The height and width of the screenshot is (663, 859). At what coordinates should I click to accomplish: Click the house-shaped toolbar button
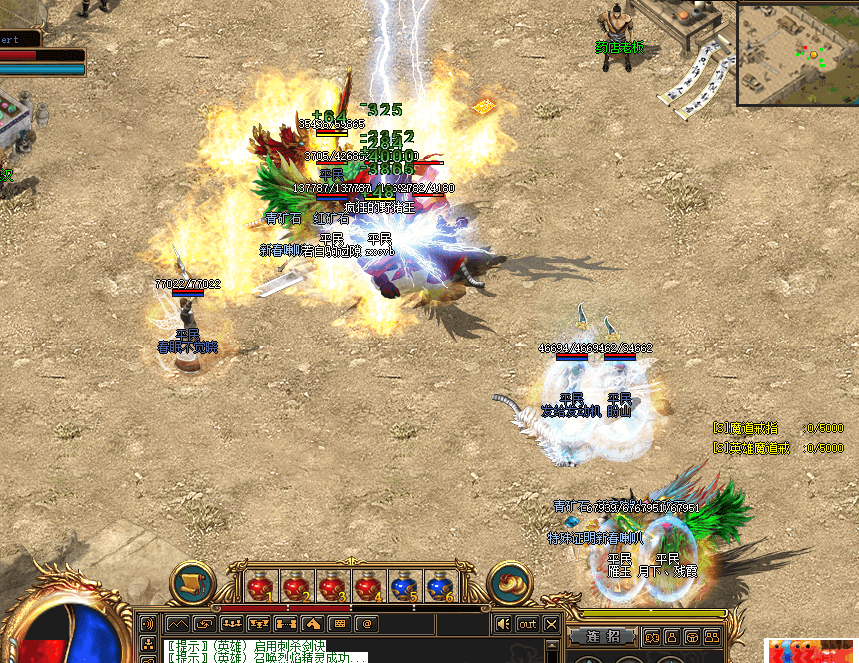312,624
